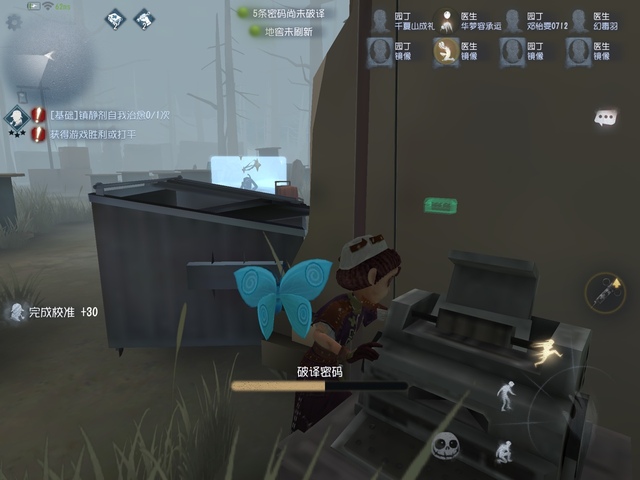Open the quick chat speech bubble
The image size is (640, 480).
coord(604,118)
